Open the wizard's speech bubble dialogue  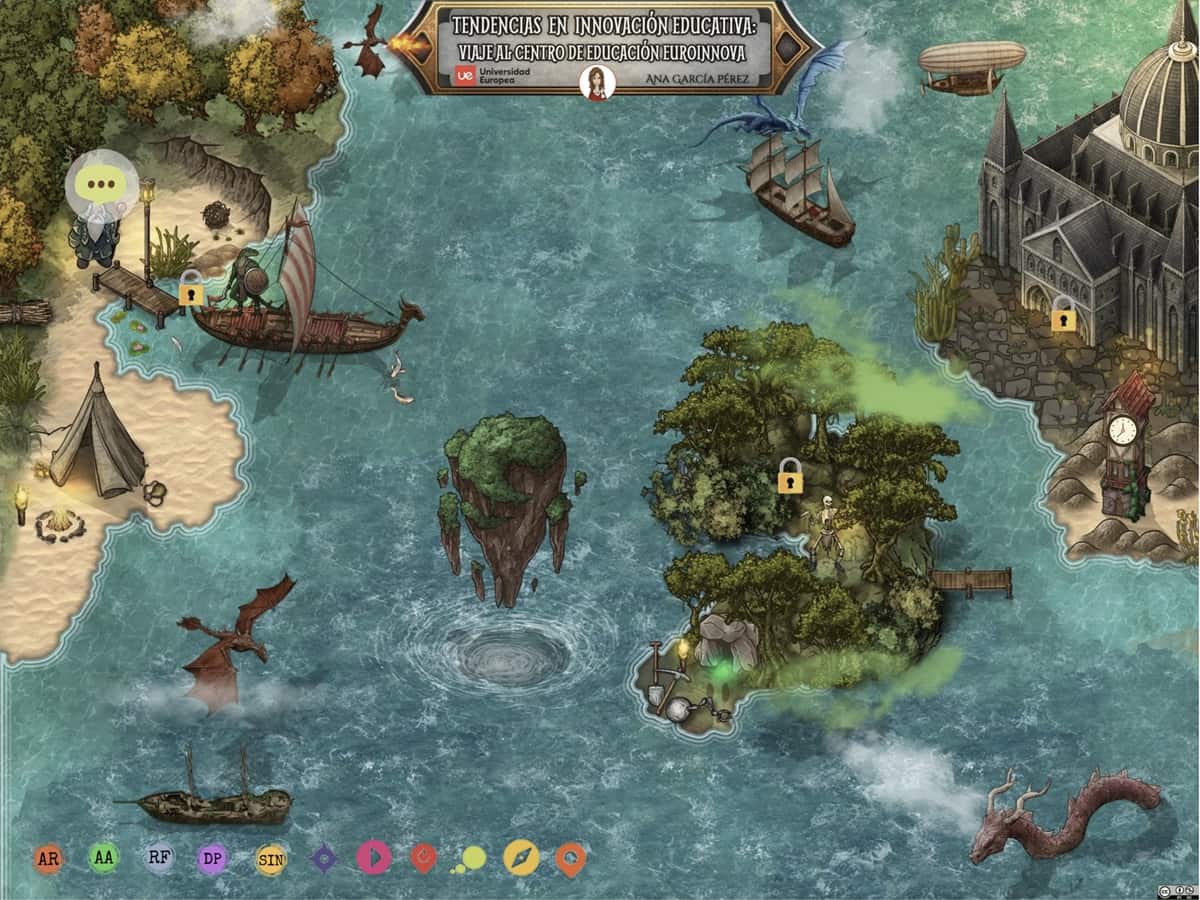101,184
